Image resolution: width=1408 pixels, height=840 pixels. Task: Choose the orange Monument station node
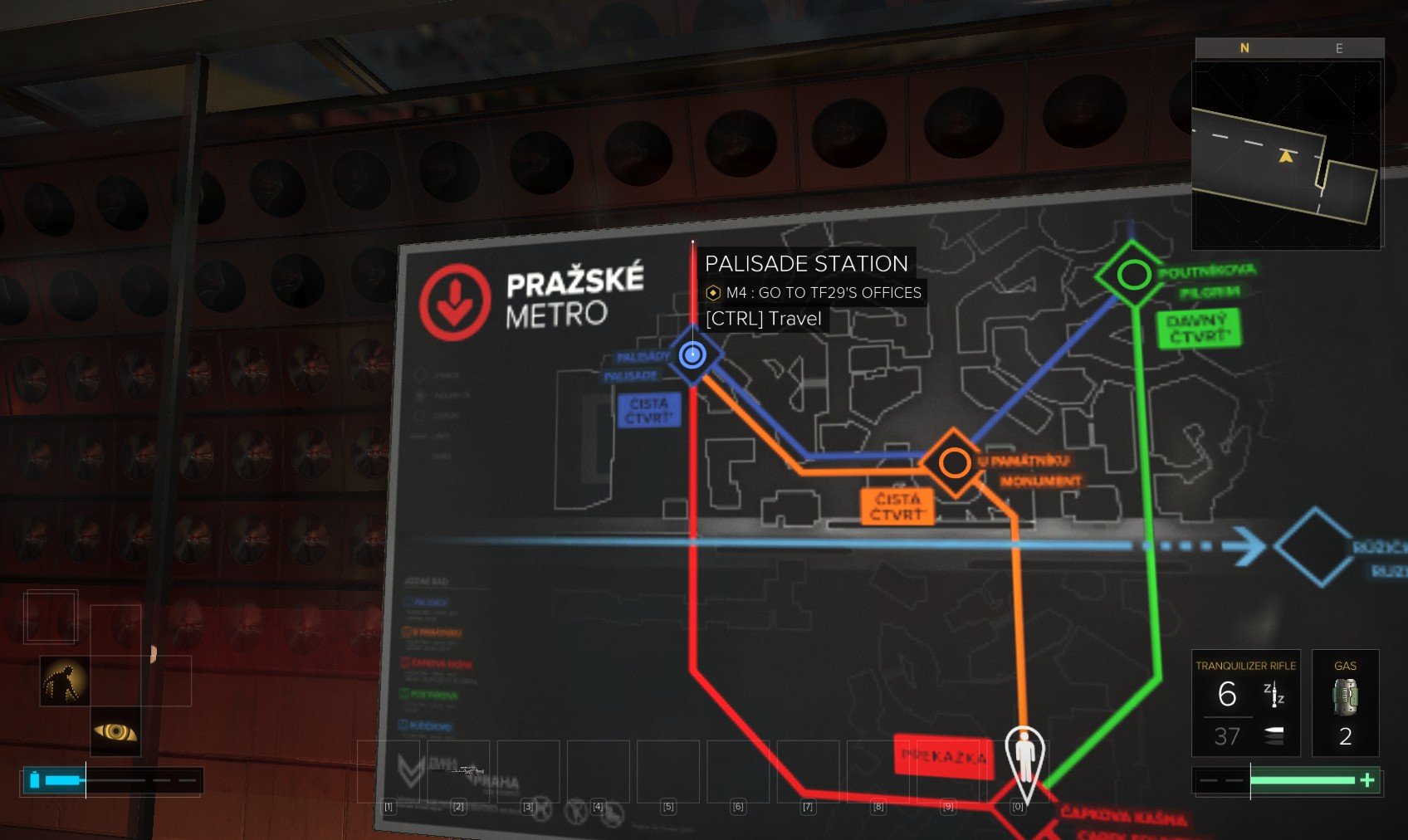coord(954,462)
